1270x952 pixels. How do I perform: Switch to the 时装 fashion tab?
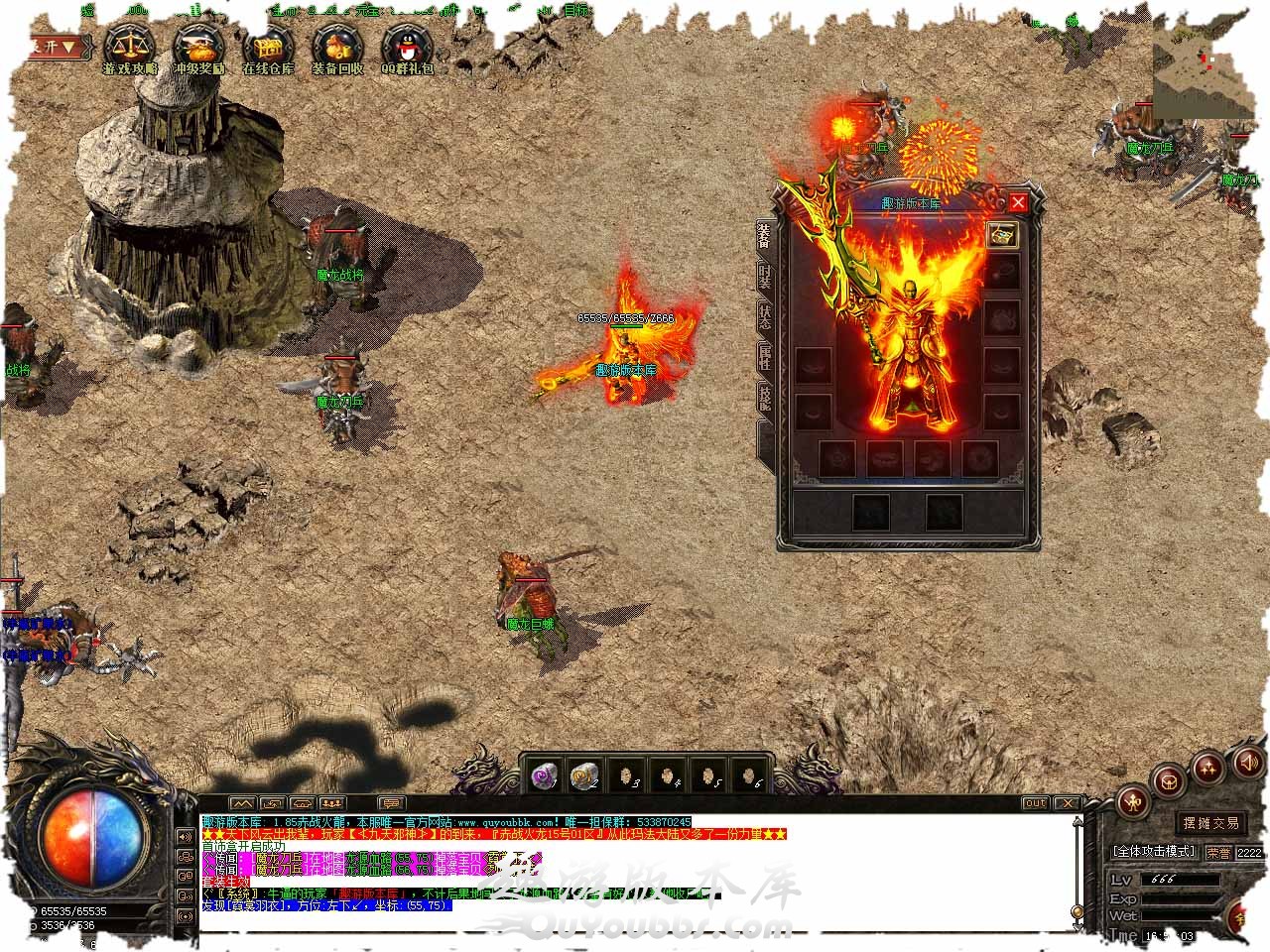point(765,278)
